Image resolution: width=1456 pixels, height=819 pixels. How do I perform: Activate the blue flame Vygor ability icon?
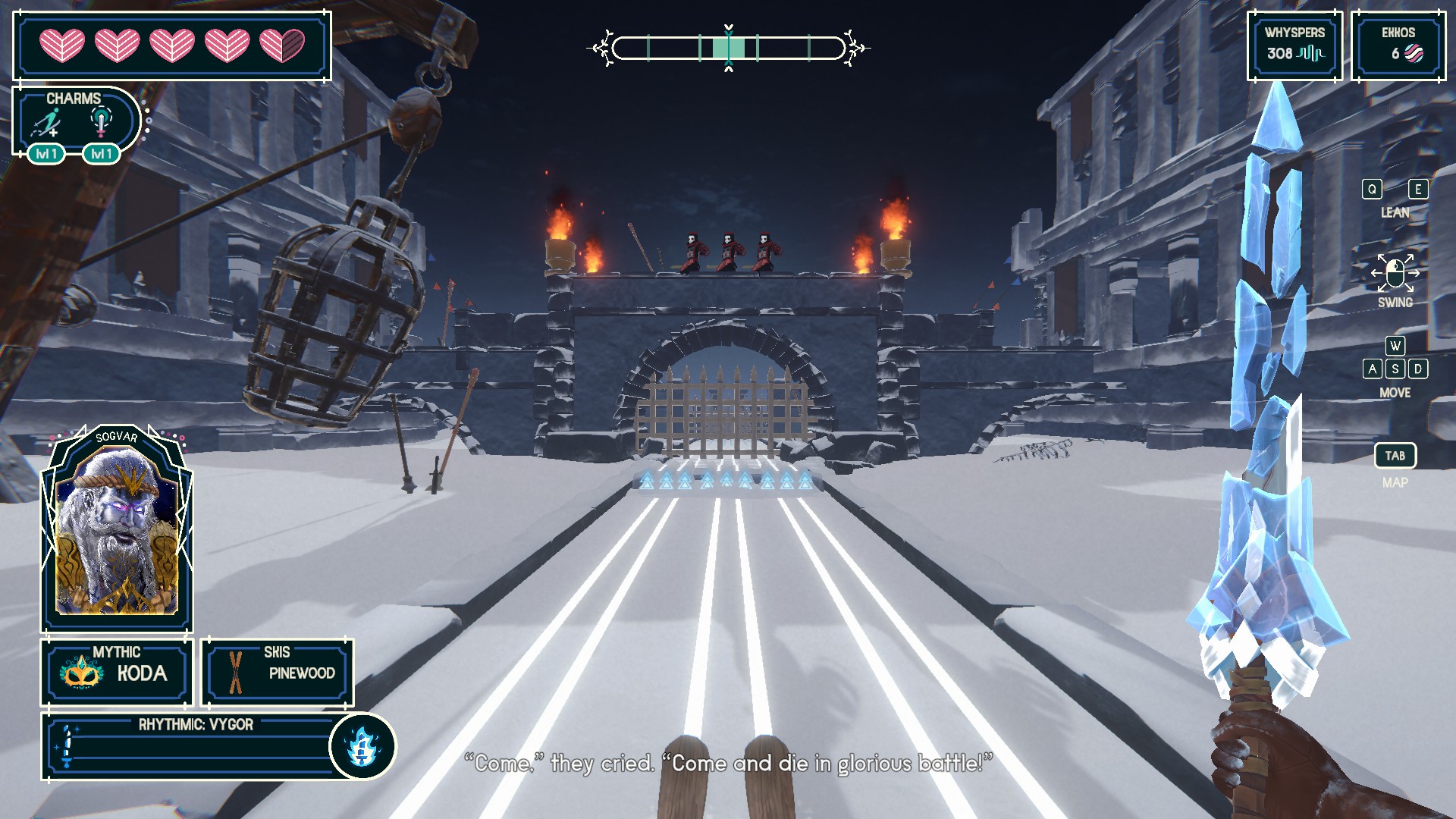point(362,746)
